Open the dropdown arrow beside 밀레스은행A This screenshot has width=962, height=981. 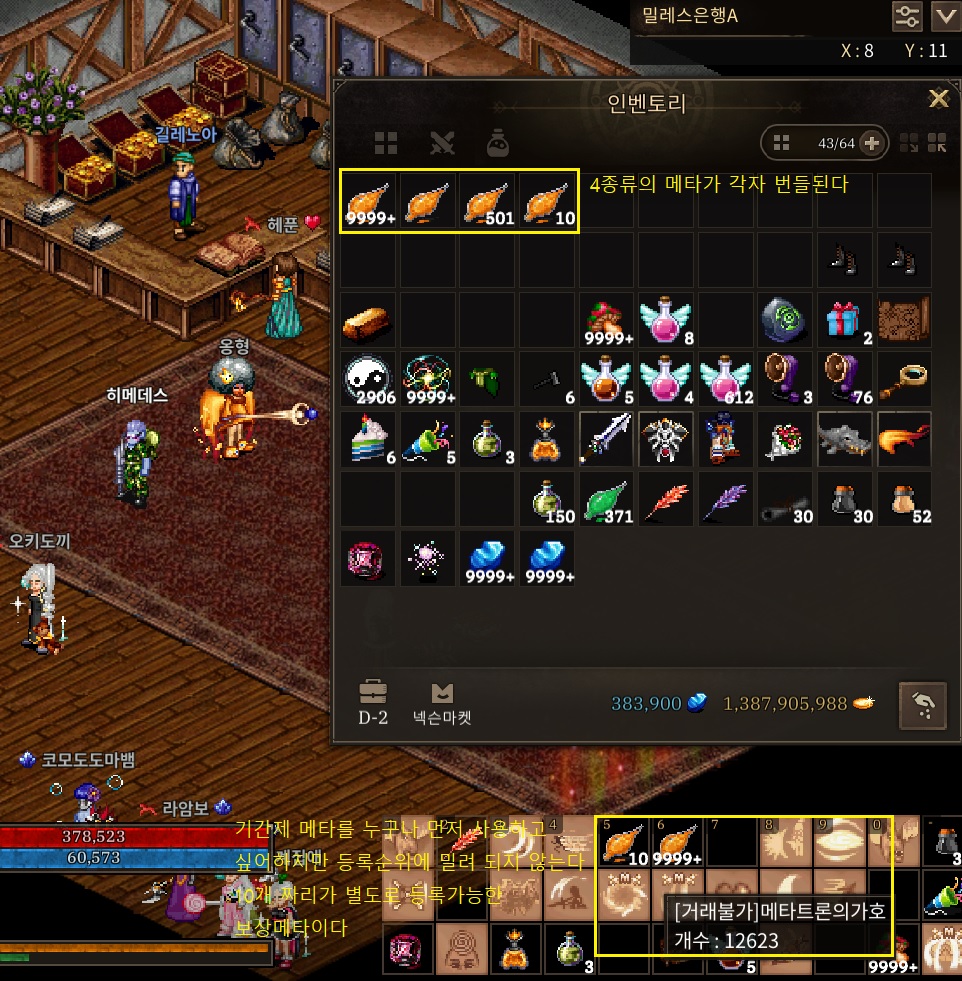point(944,15)
